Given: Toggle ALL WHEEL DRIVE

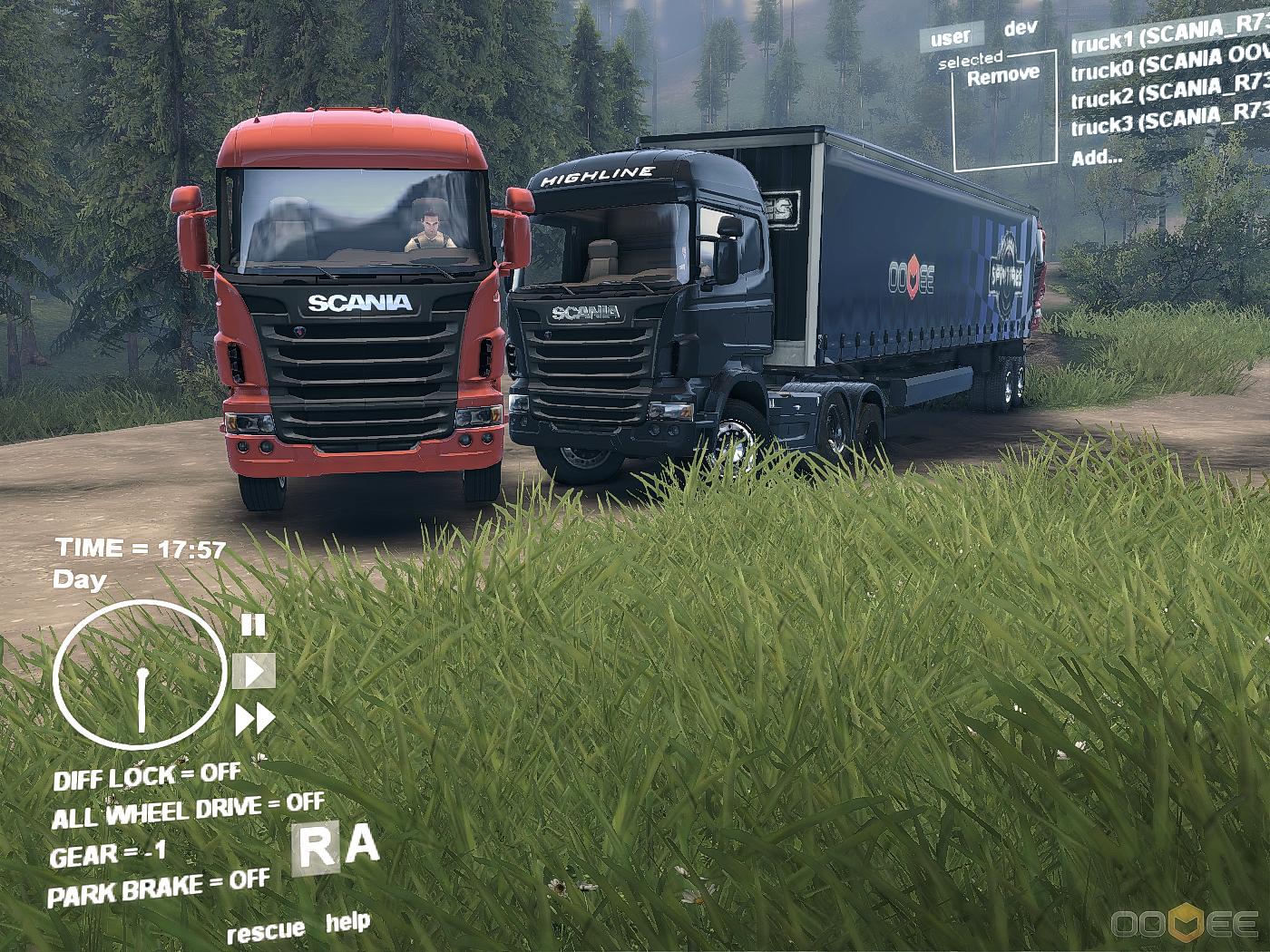Looking at the screenshot, I should (x=187, y=811).
